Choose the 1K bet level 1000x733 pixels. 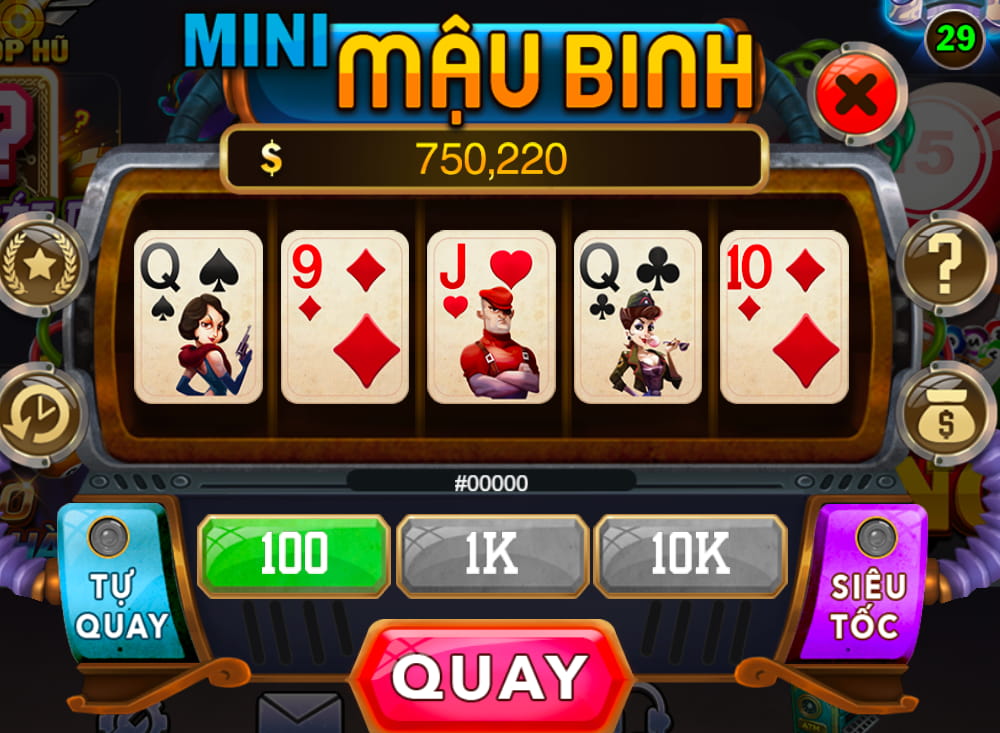(492, 556)
